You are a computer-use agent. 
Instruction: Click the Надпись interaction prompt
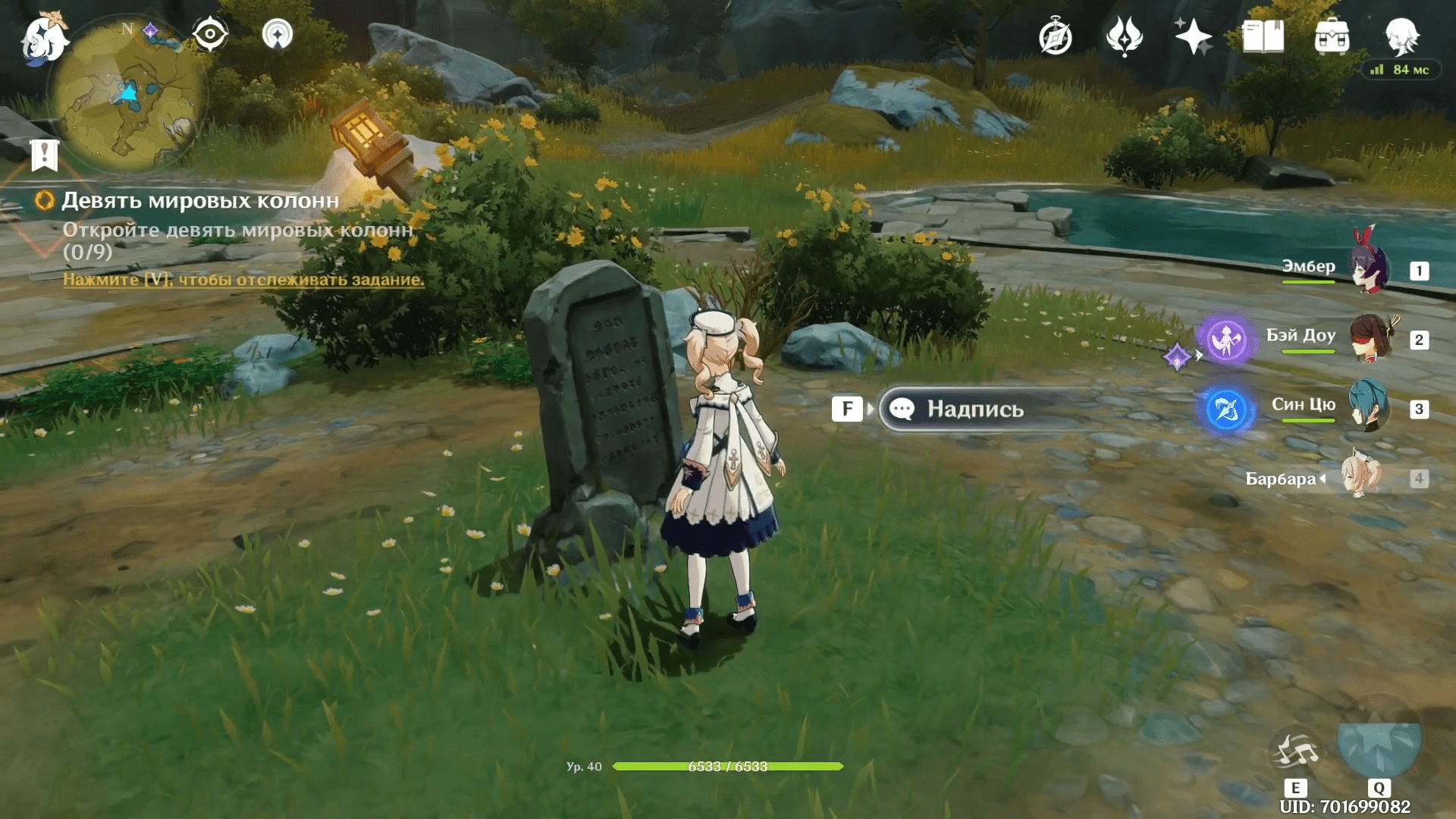[974, 409]
